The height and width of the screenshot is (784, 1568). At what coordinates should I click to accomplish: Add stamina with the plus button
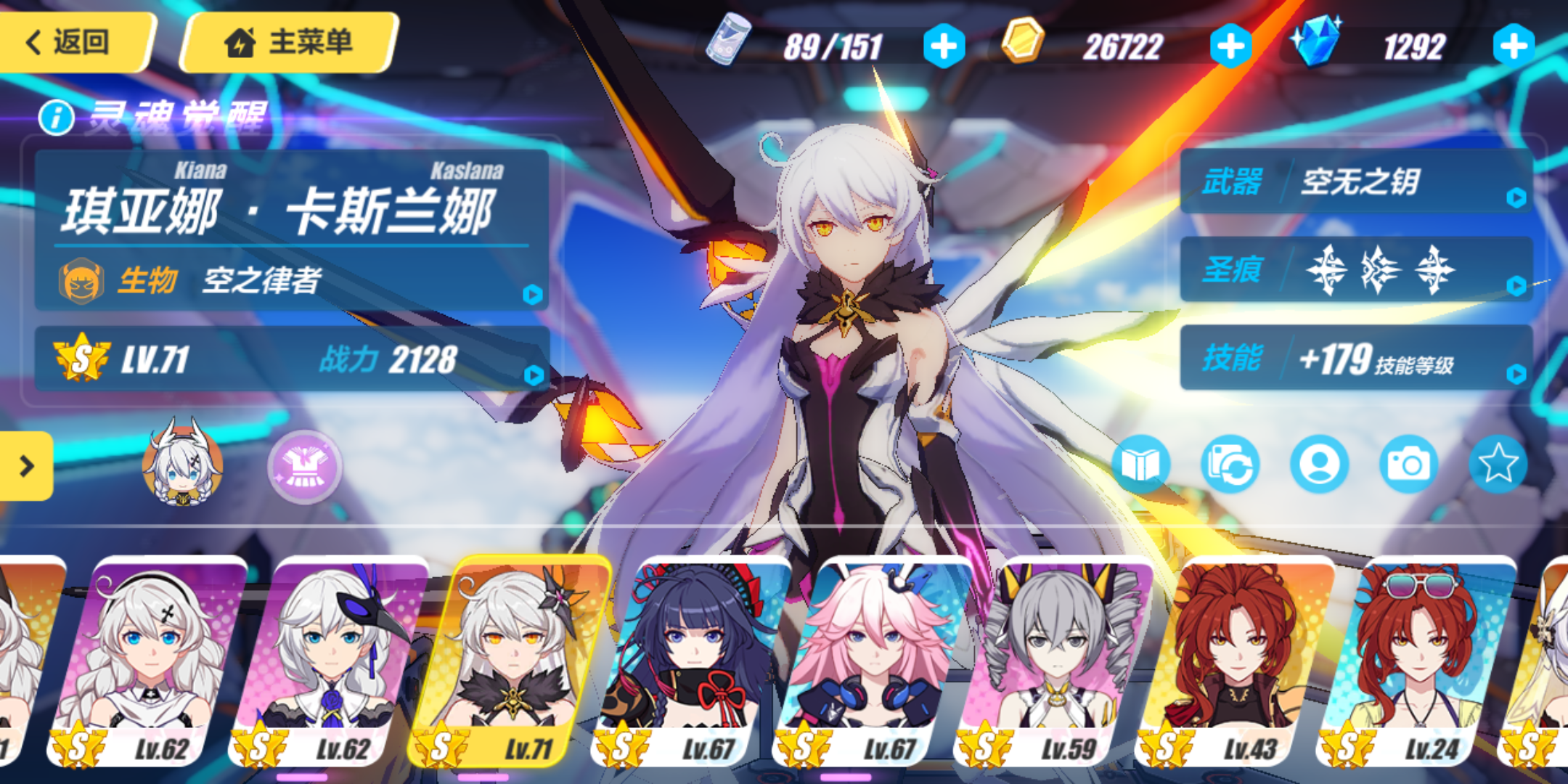click(x=944, y=46)
